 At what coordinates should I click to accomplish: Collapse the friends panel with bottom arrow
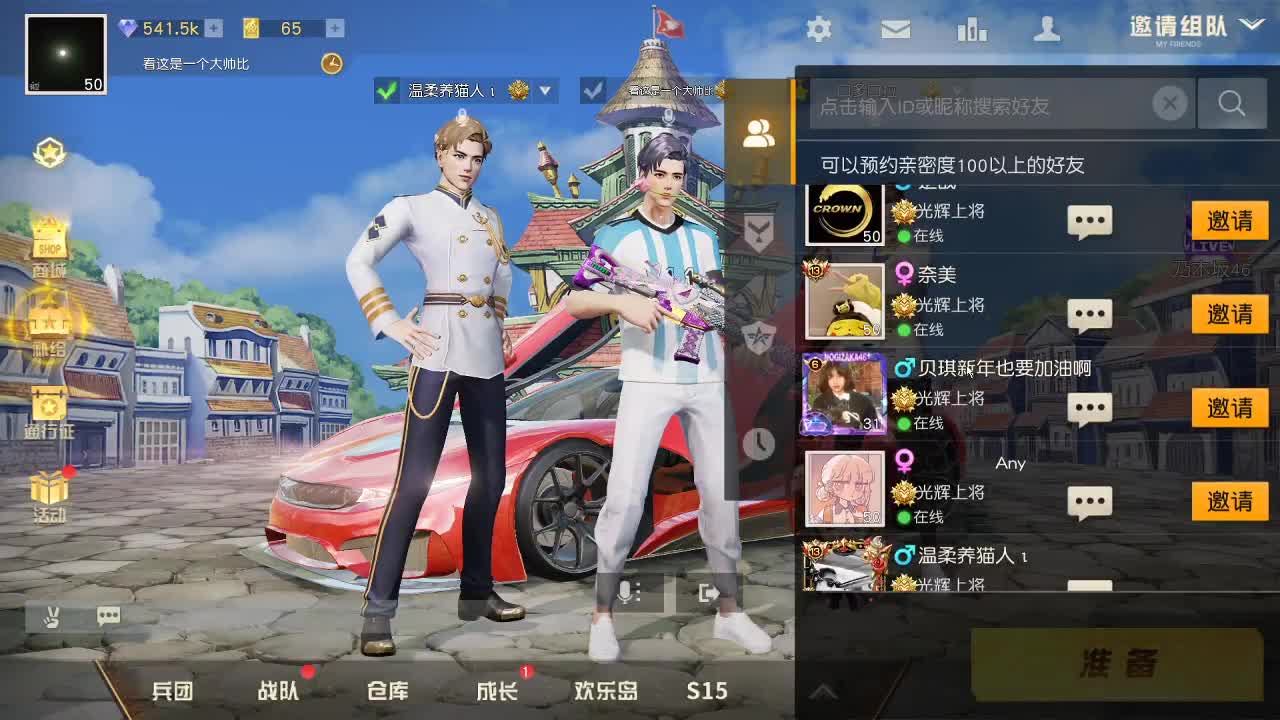click(x=823, y=690)
